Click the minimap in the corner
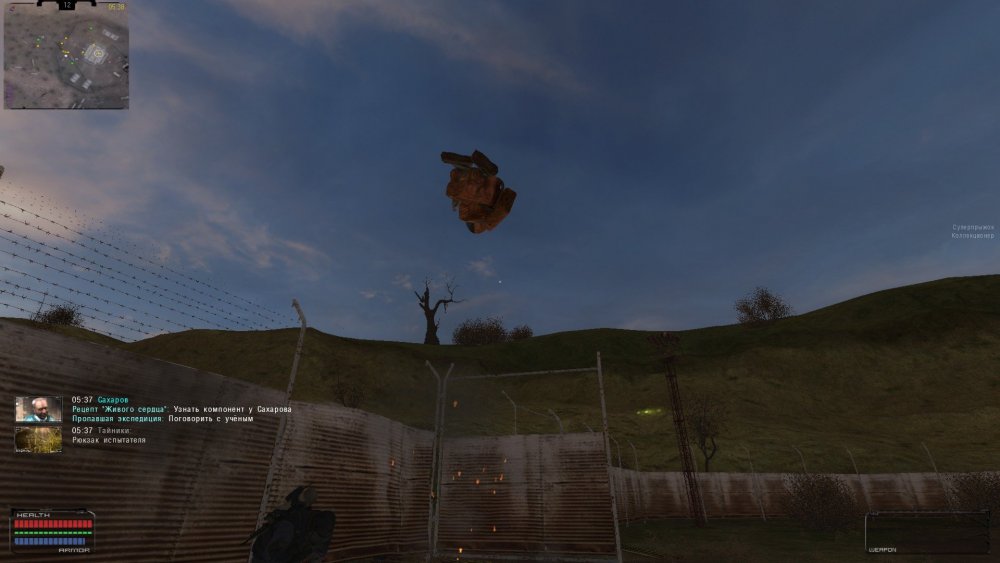The width and height of the screenshot is (1000, 563). [x=66, y=58]
